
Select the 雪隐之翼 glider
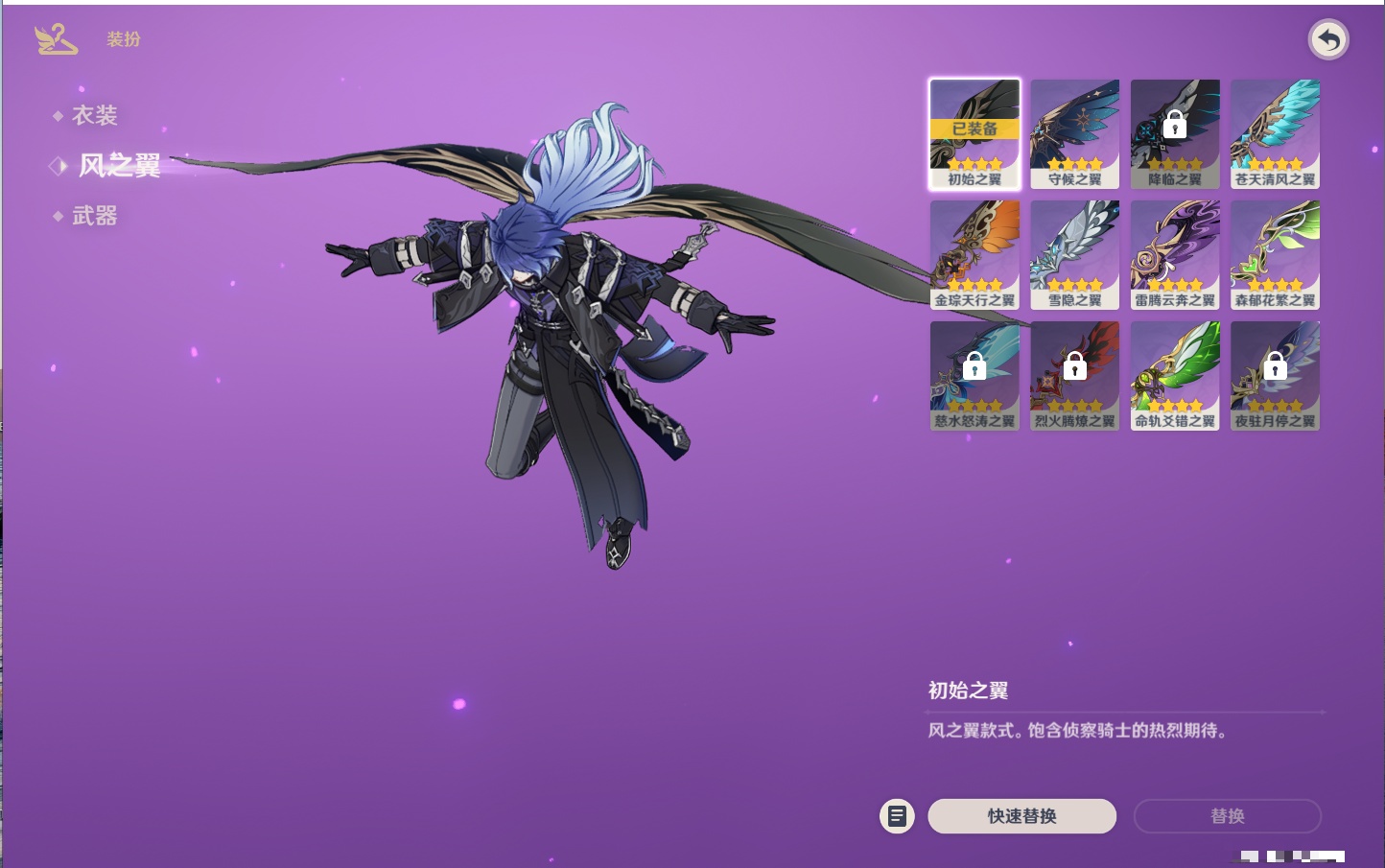(x=1074, y=255)
